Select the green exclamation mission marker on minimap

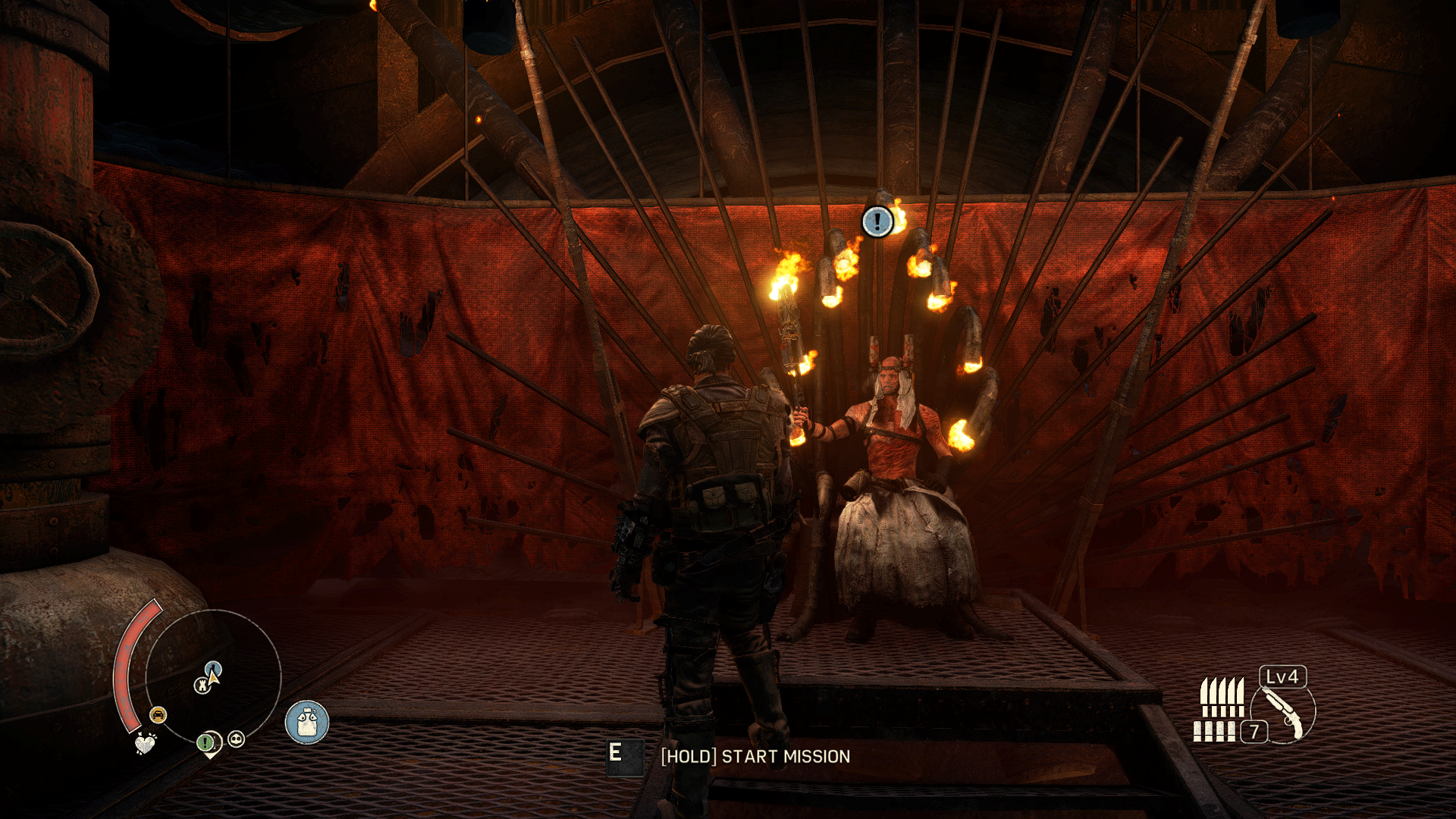[x=206, y=742]
